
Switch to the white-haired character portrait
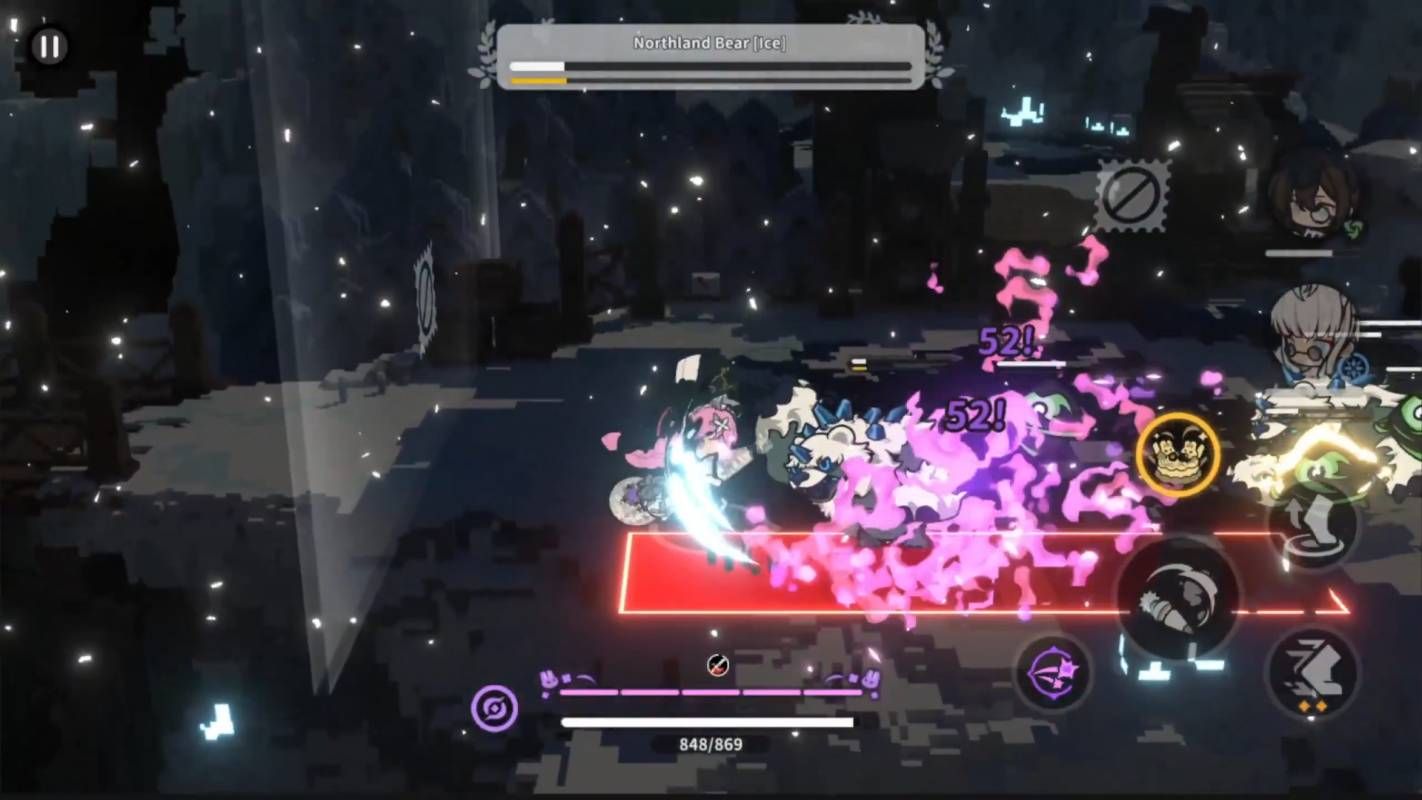[x=1313, y=333]
